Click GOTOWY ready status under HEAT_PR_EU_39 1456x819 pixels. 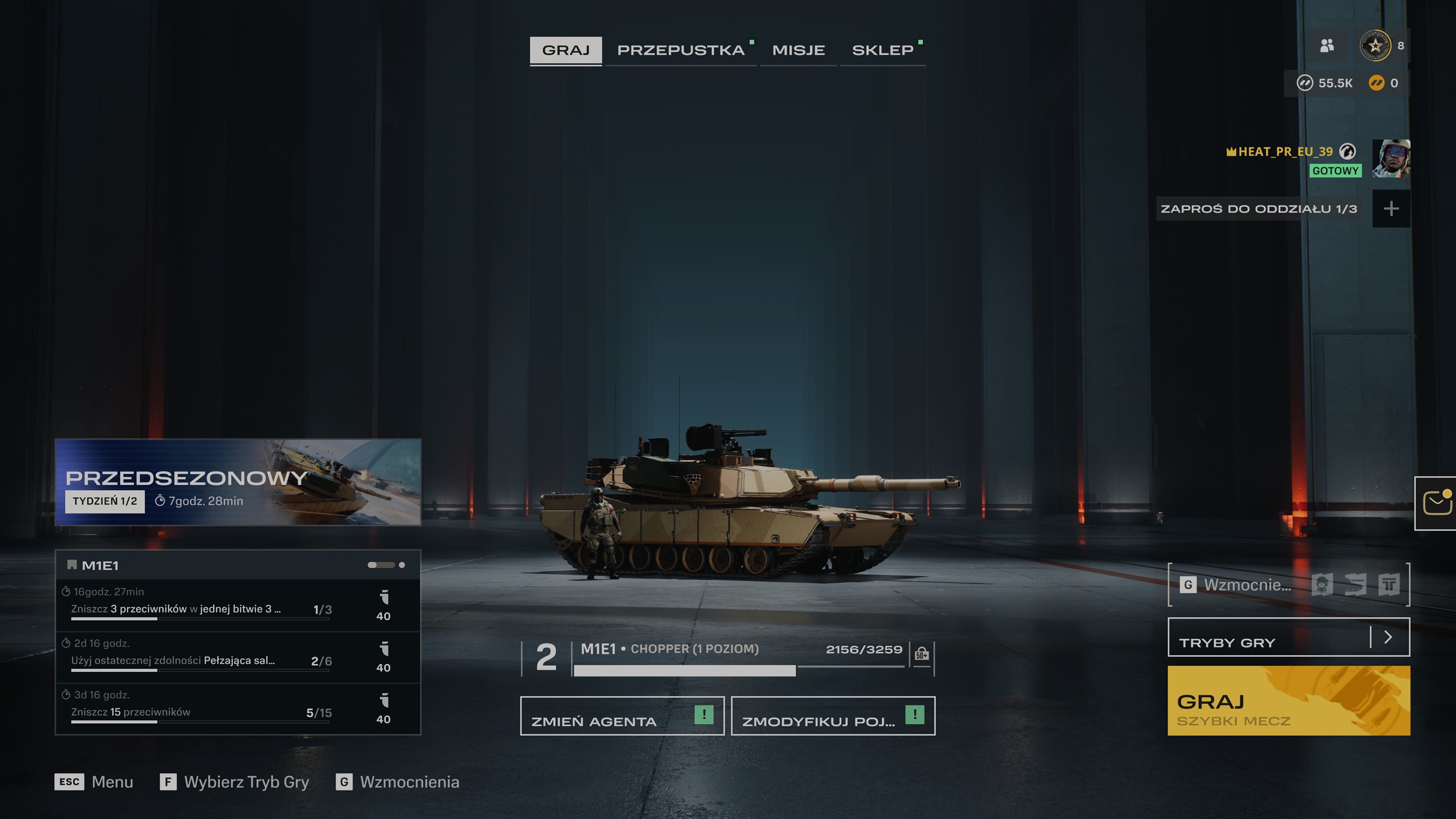[x=1335, y=170]
